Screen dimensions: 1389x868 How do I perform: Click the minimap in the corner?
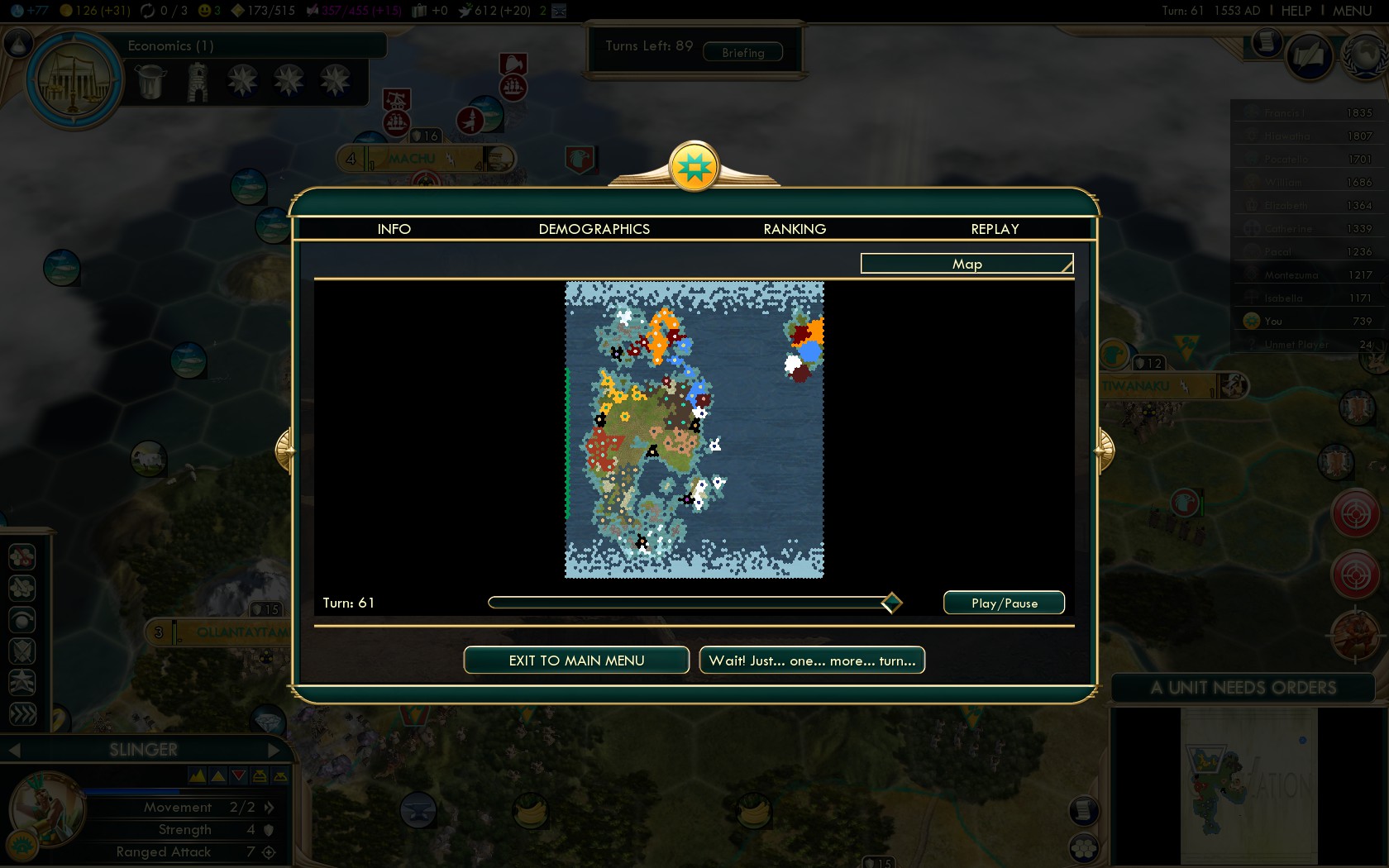[x=1248, y=785]
